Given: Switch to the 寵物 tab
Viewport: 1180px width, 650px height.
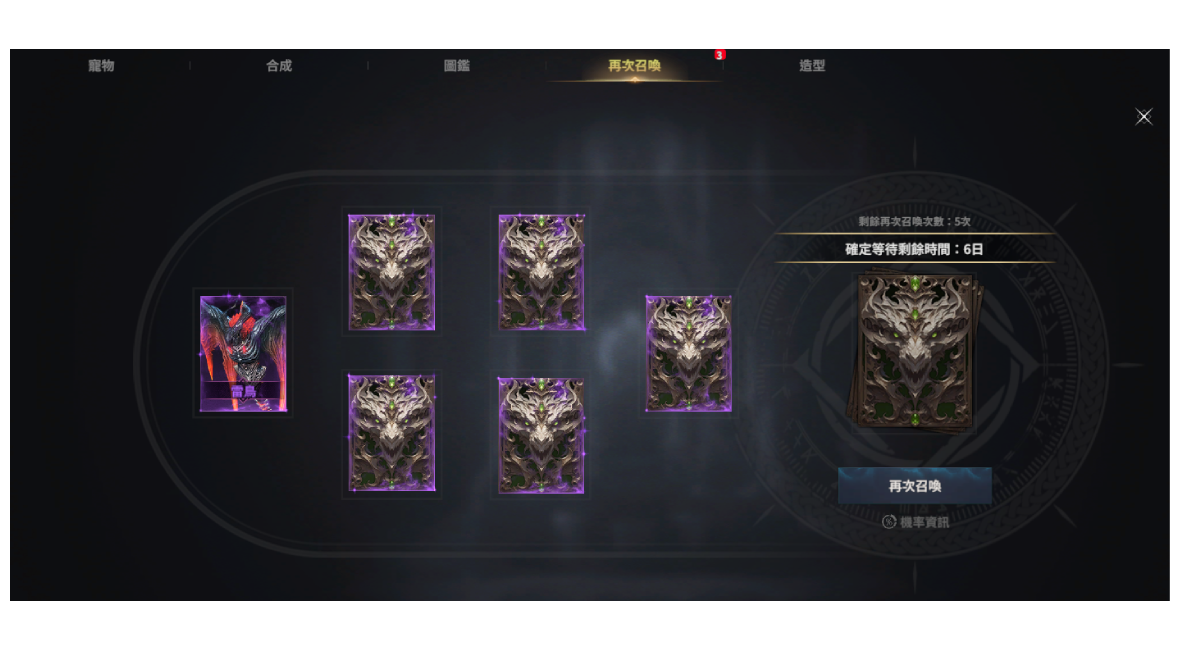Looking at the screenshot, I should click(101, 66).
